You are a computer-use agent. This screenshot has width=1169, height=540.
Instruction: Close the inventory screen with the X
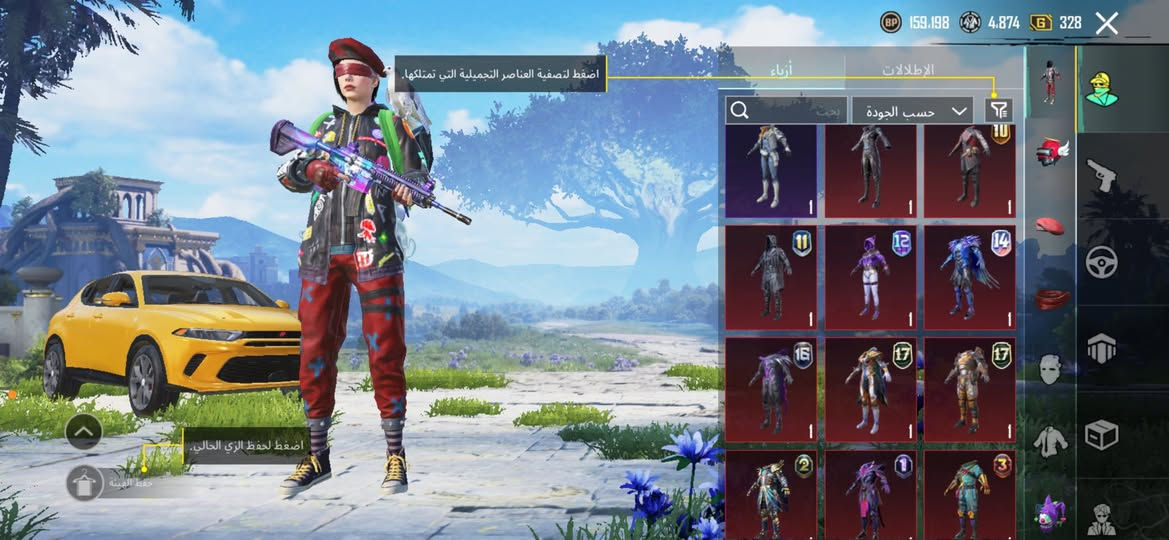coord(1106,23)
